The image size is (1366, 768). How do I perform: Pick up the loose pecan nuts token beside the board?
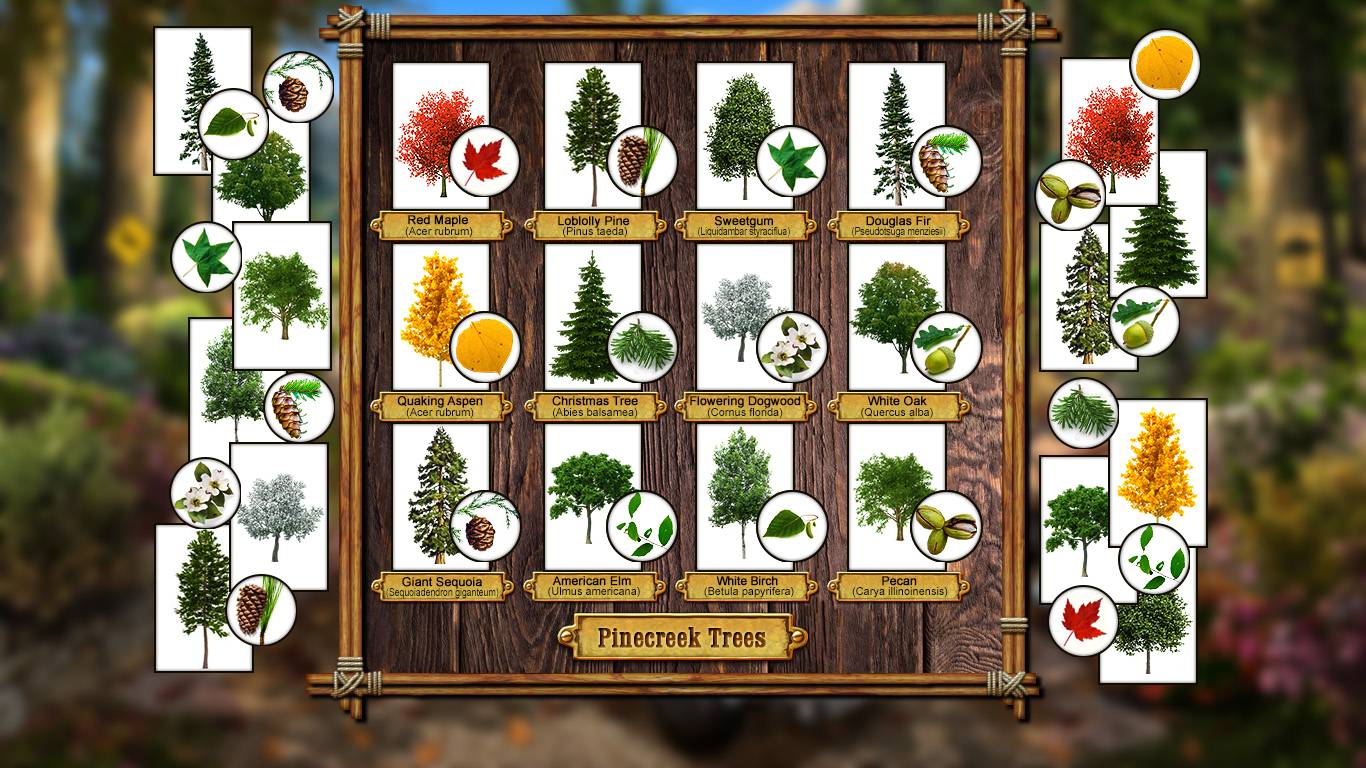coord(1070,194)
